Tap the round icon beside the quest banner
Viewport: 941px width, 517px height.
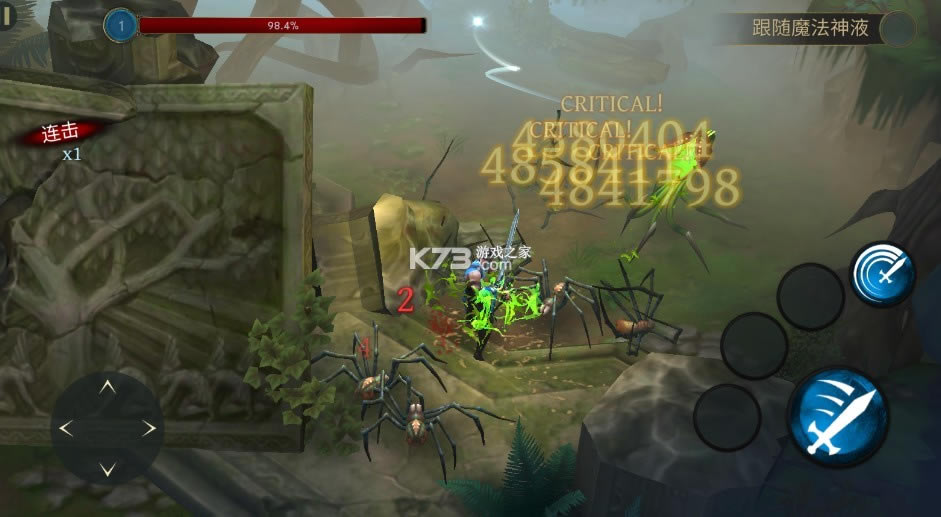click(897, 28)
